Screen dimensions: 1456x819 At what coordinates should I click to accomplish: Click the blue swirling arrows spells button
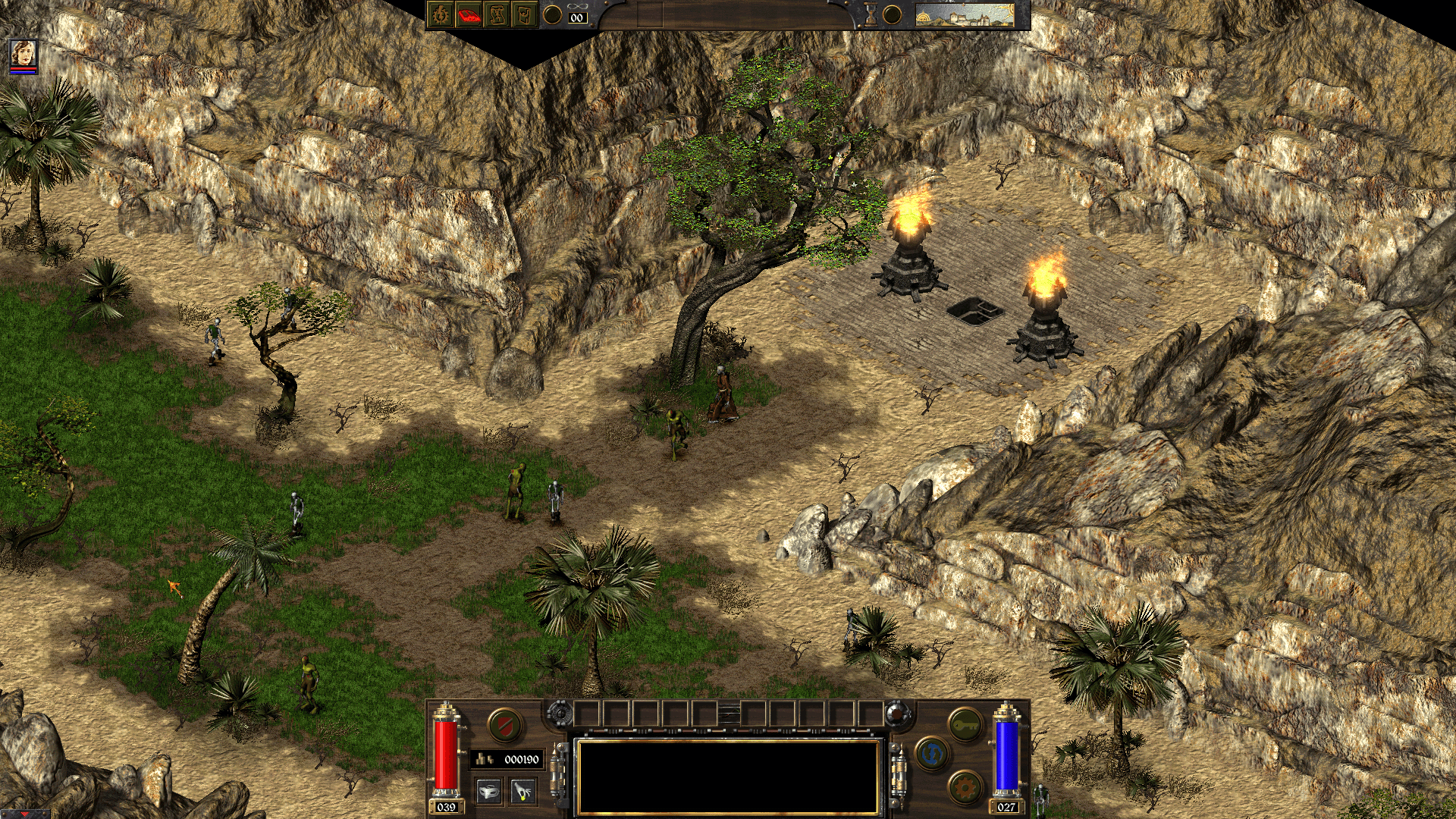coord(932,754)
